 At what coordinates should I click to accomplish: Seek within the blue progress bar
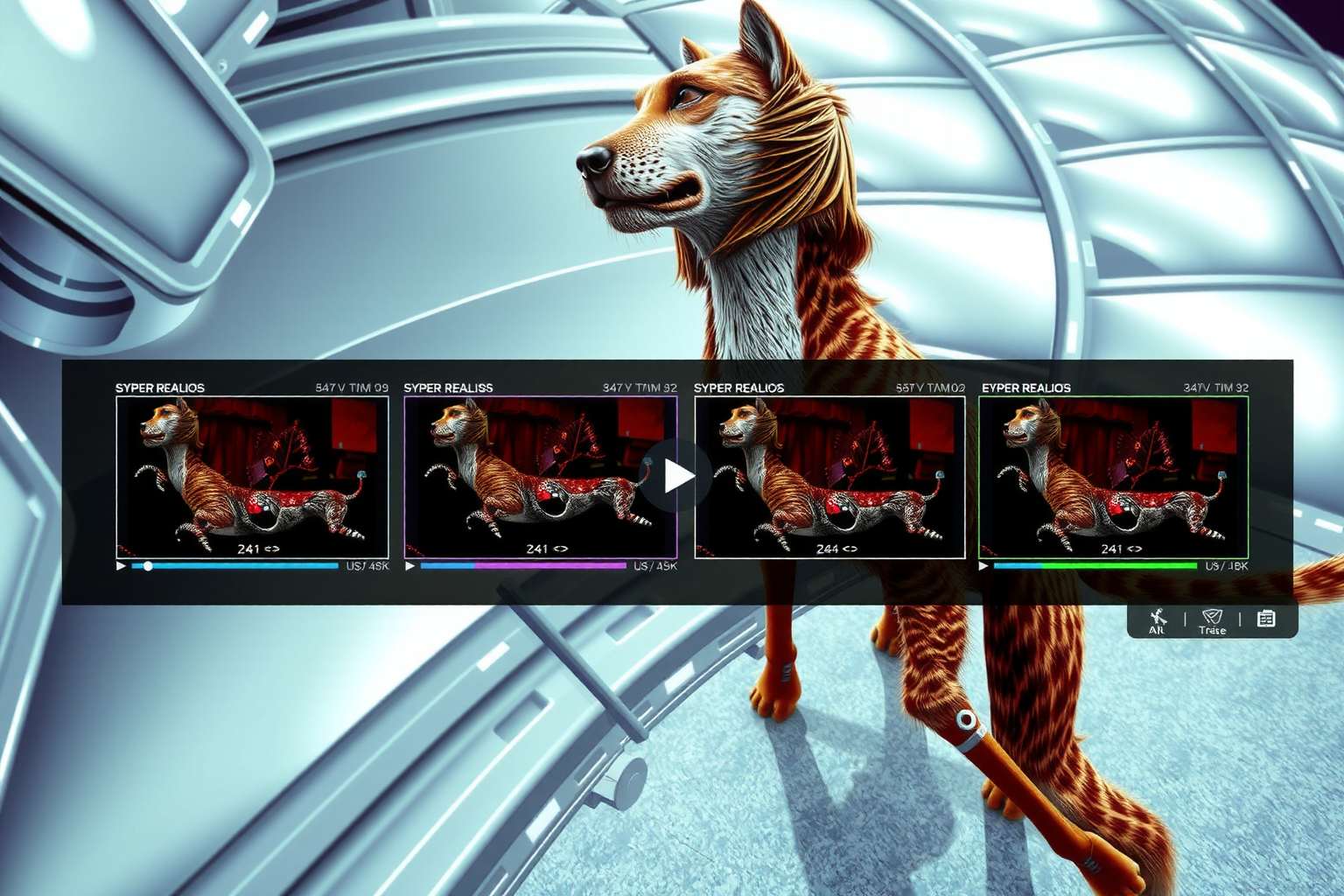tap(234, 566)
